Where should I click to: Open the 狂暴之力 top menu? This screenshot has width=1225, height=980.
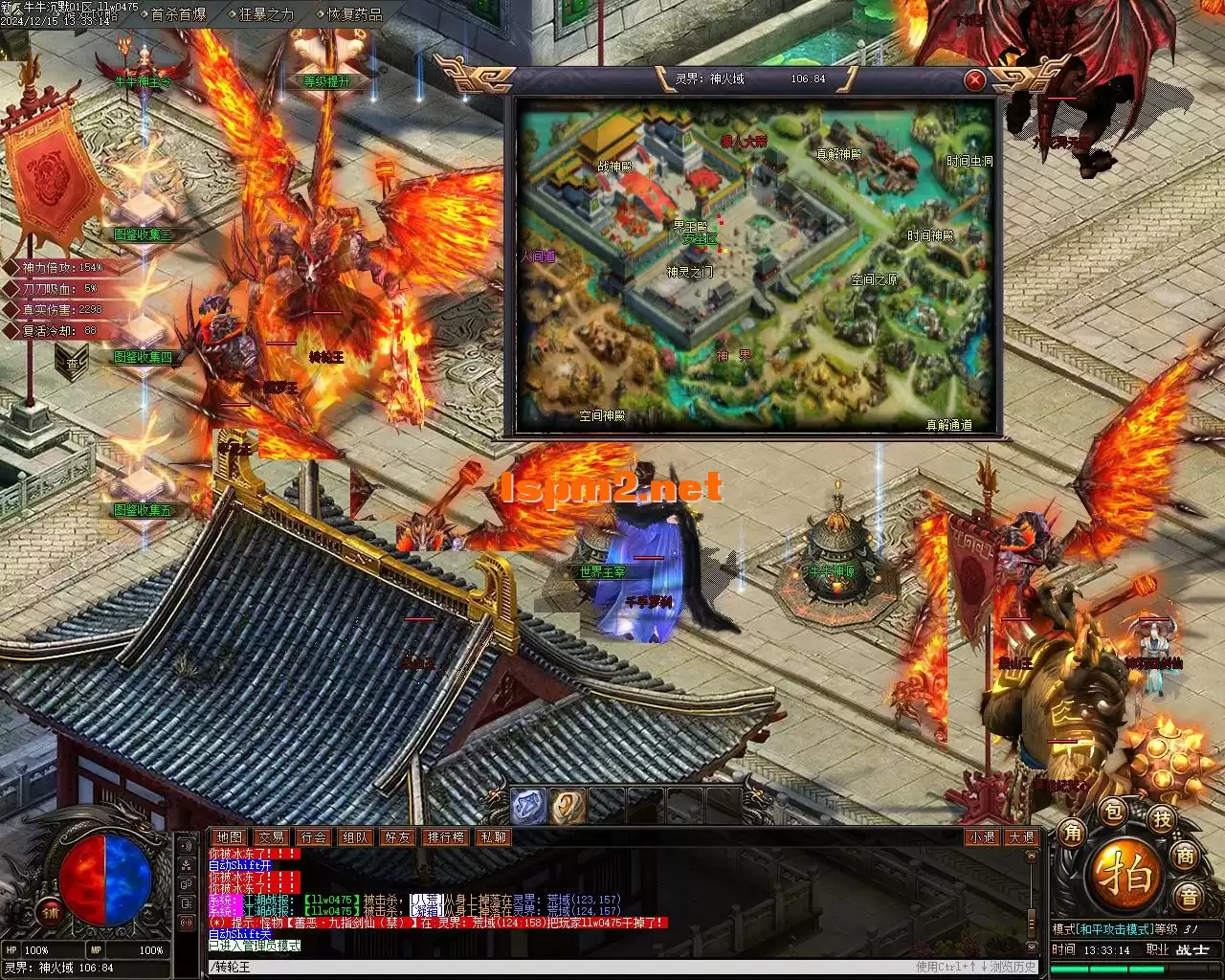point(266,14)
